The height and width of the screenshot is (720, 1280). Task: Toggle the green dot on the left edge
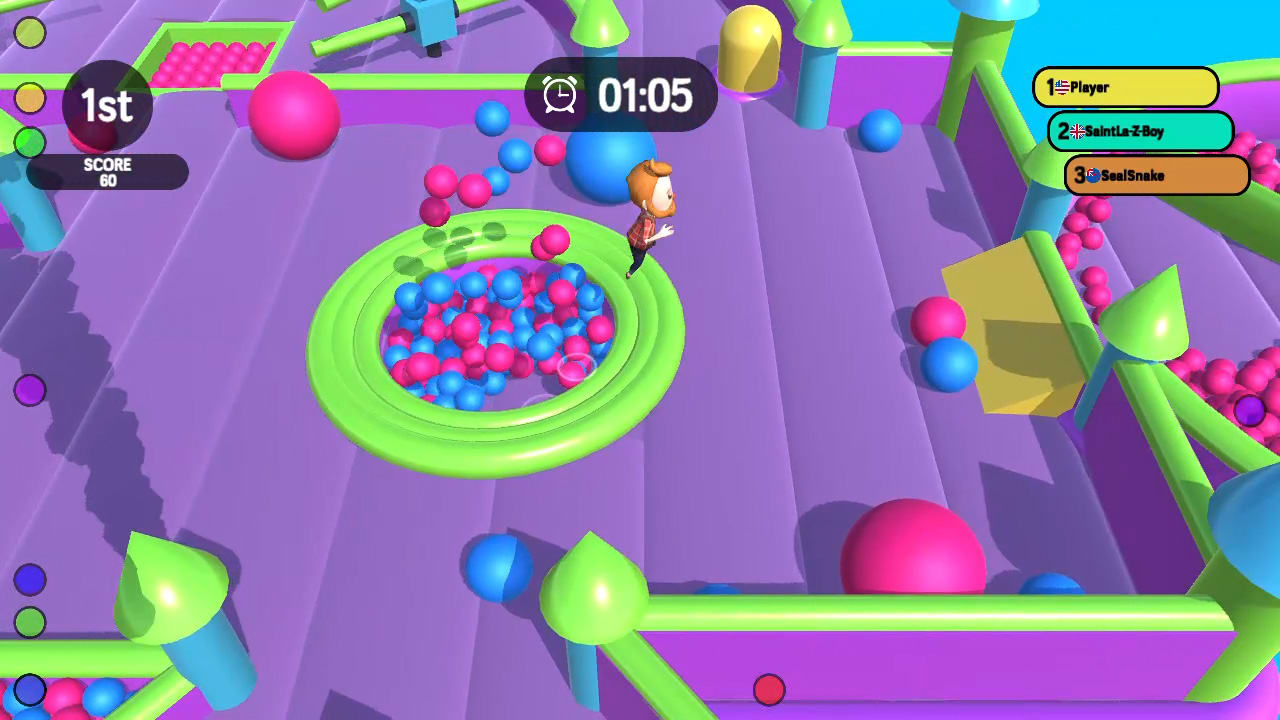[28, 141]
